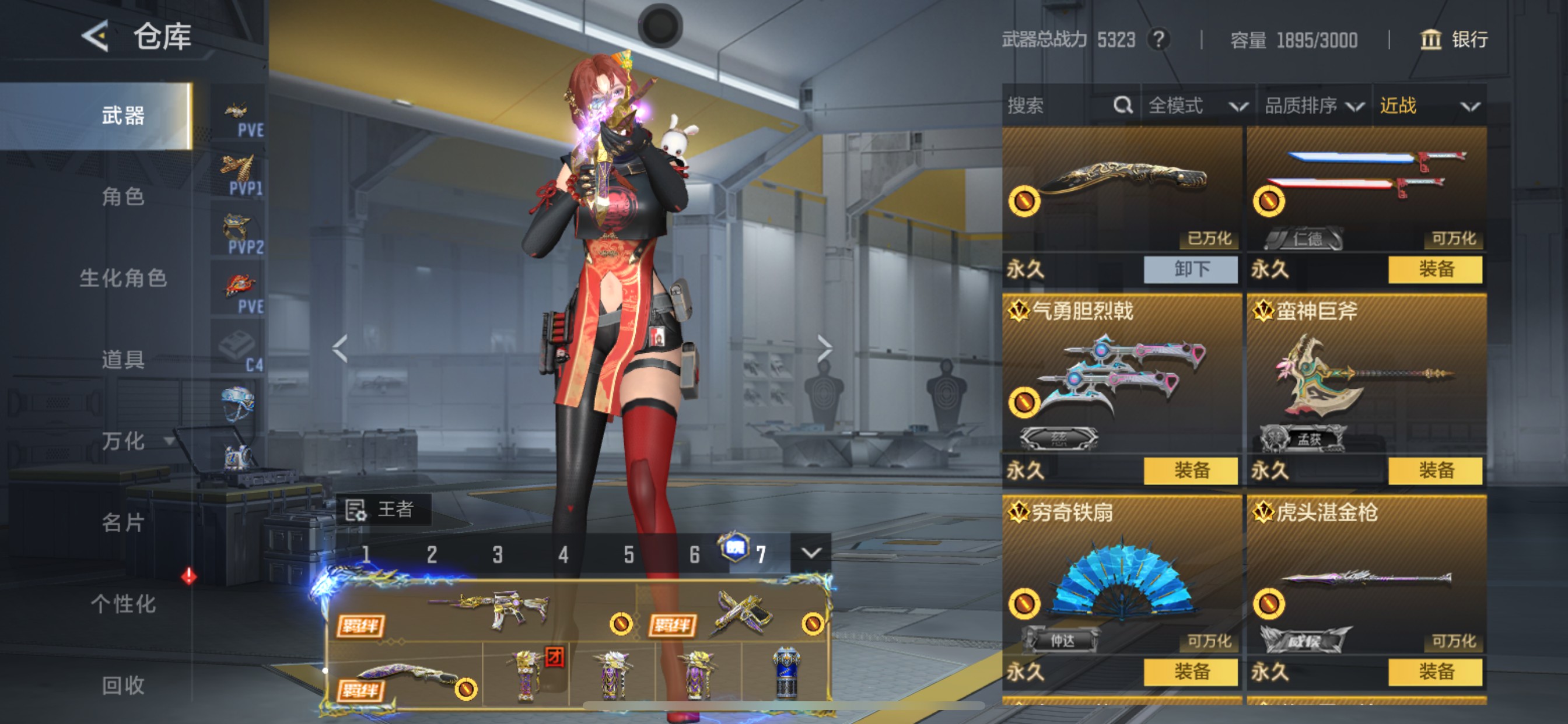The image size is (1568, 724).
Task: Open the 近战 weapon type dropdown
Action: point(1429,106)
